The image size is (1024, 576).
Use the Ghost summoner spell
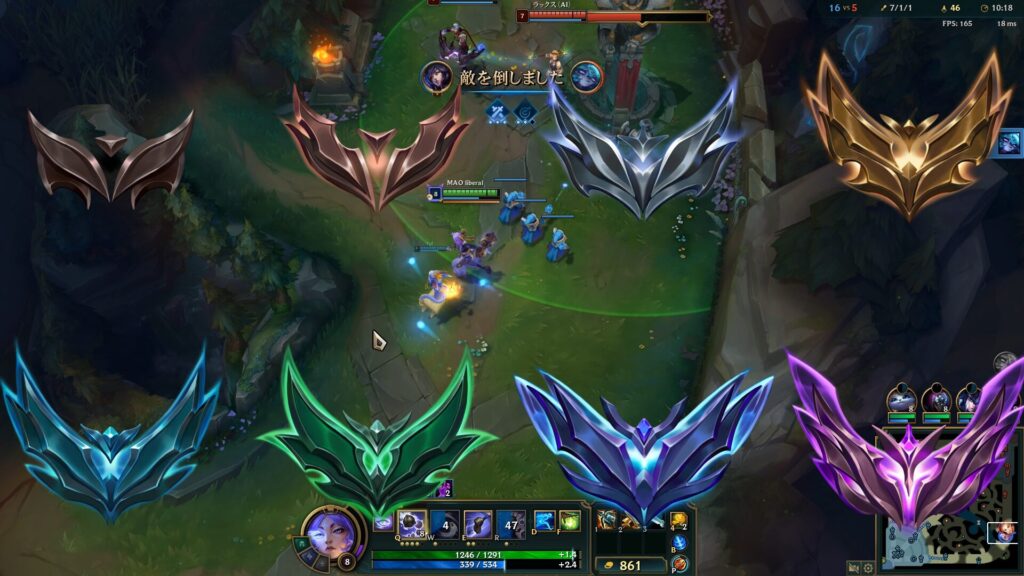pos(545,522)
